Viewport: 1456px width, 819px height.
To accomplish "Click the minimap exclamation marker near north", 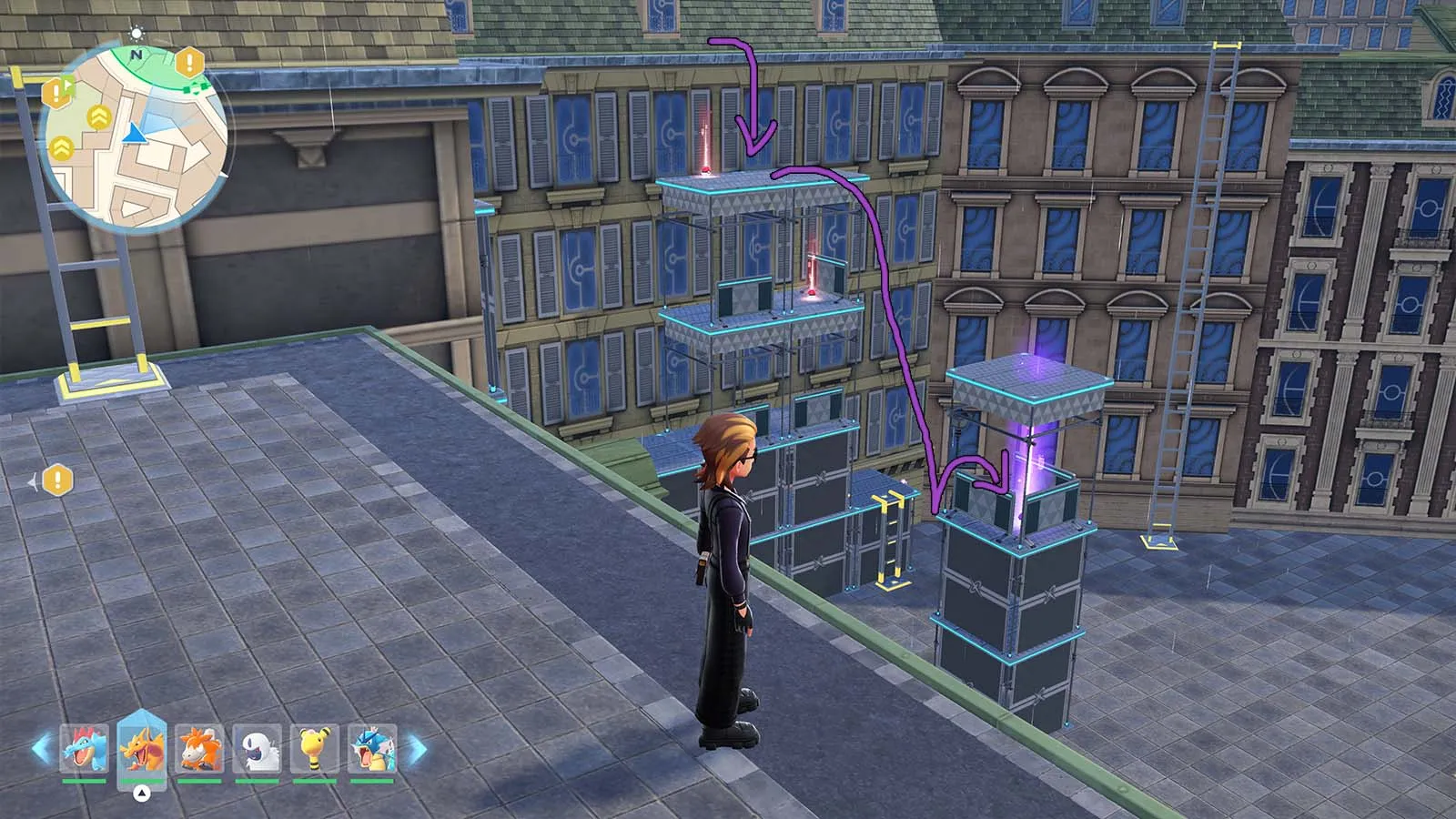I will click(189, 63).
